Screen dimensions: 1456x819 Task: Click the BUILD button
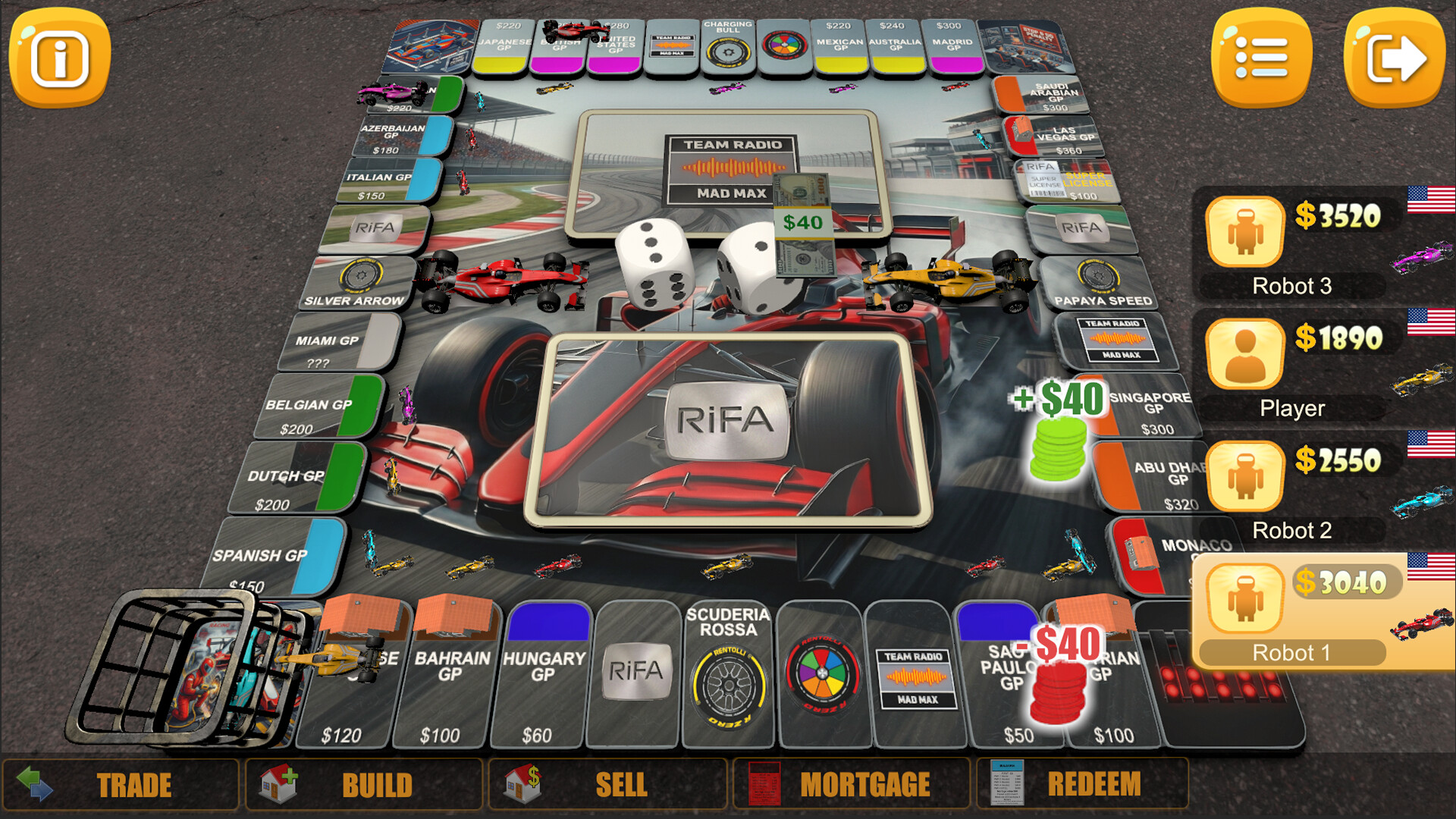click(377, 784)
